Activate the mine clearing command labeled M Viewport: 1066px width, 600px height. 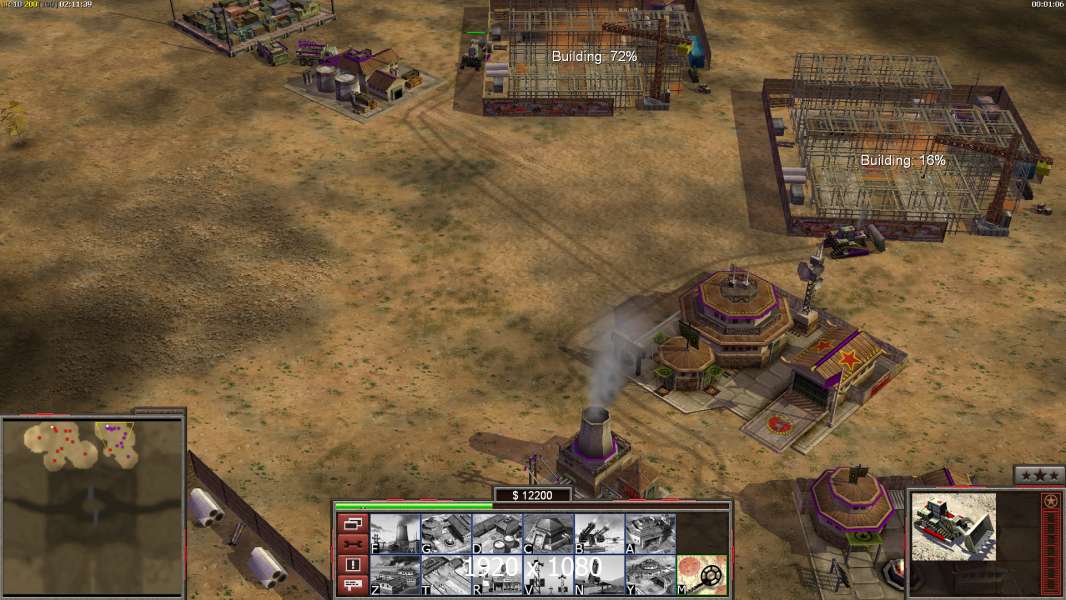coord(702,574)
